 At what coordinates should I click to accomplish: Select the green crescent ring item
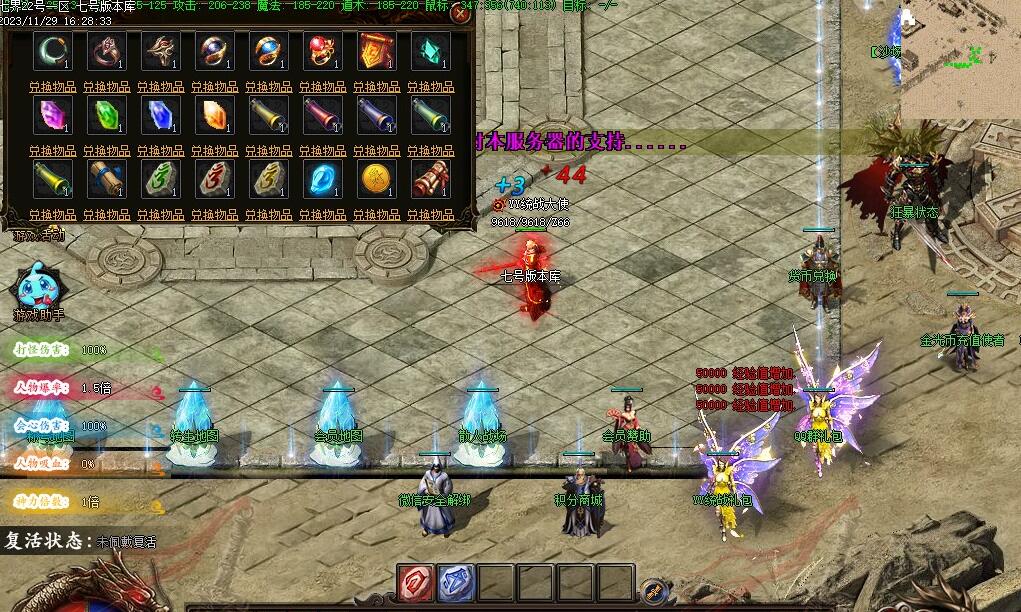point(51,51)
